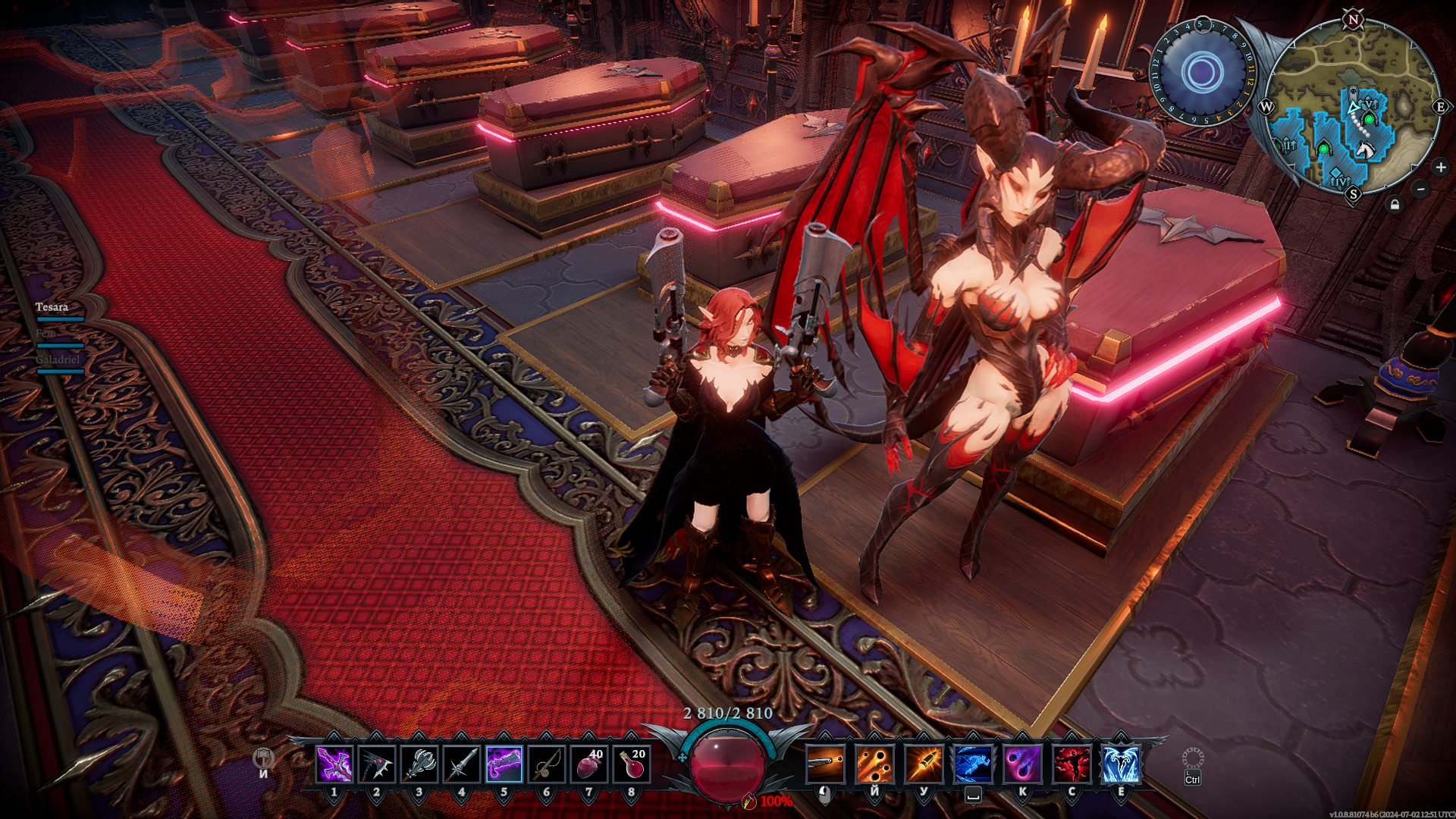This screenshot has width=1456, height=819.
Task: Zoom out the minimap with minus button
Action: [1420, 188]
